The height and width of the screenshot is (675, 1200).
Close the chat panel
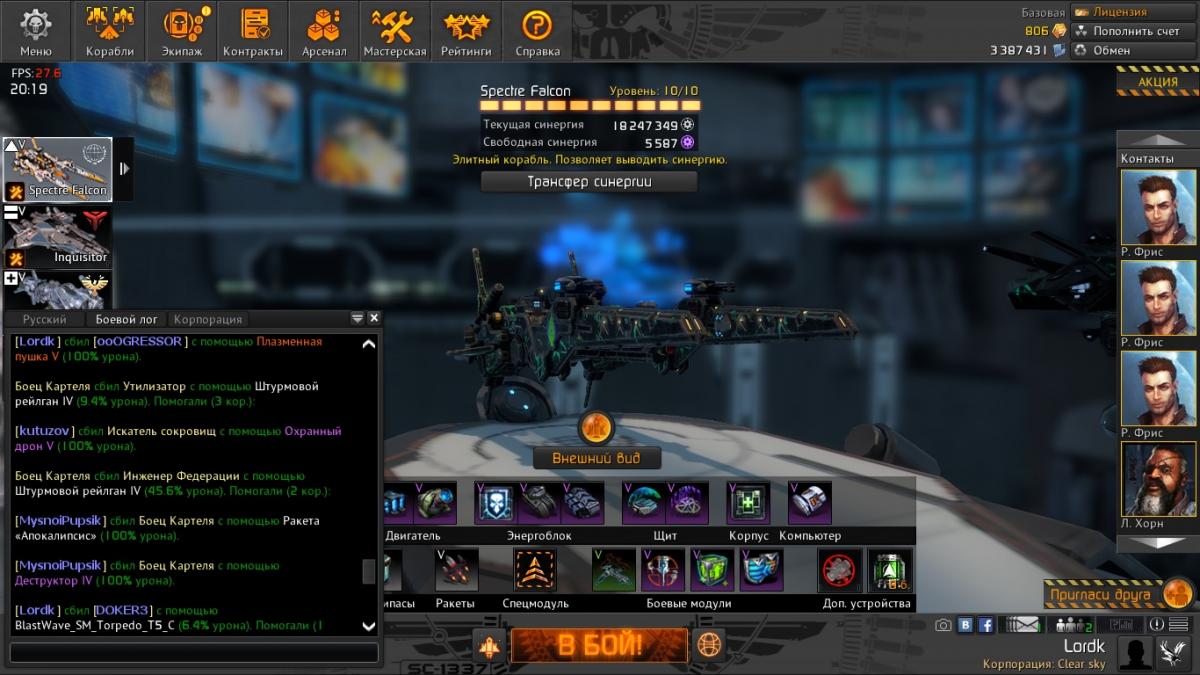[374, 318]
